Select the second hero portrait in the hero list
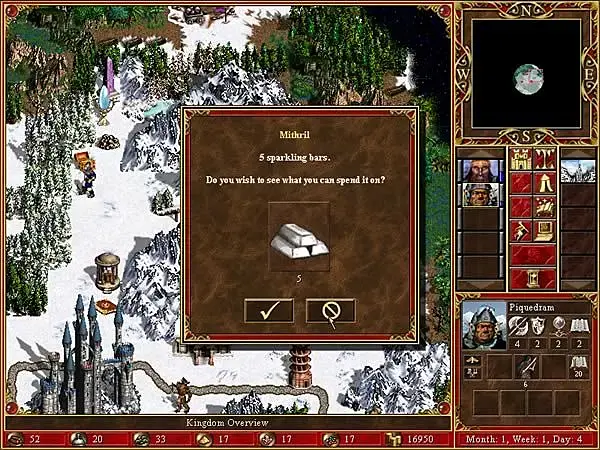 coord(480,194)
